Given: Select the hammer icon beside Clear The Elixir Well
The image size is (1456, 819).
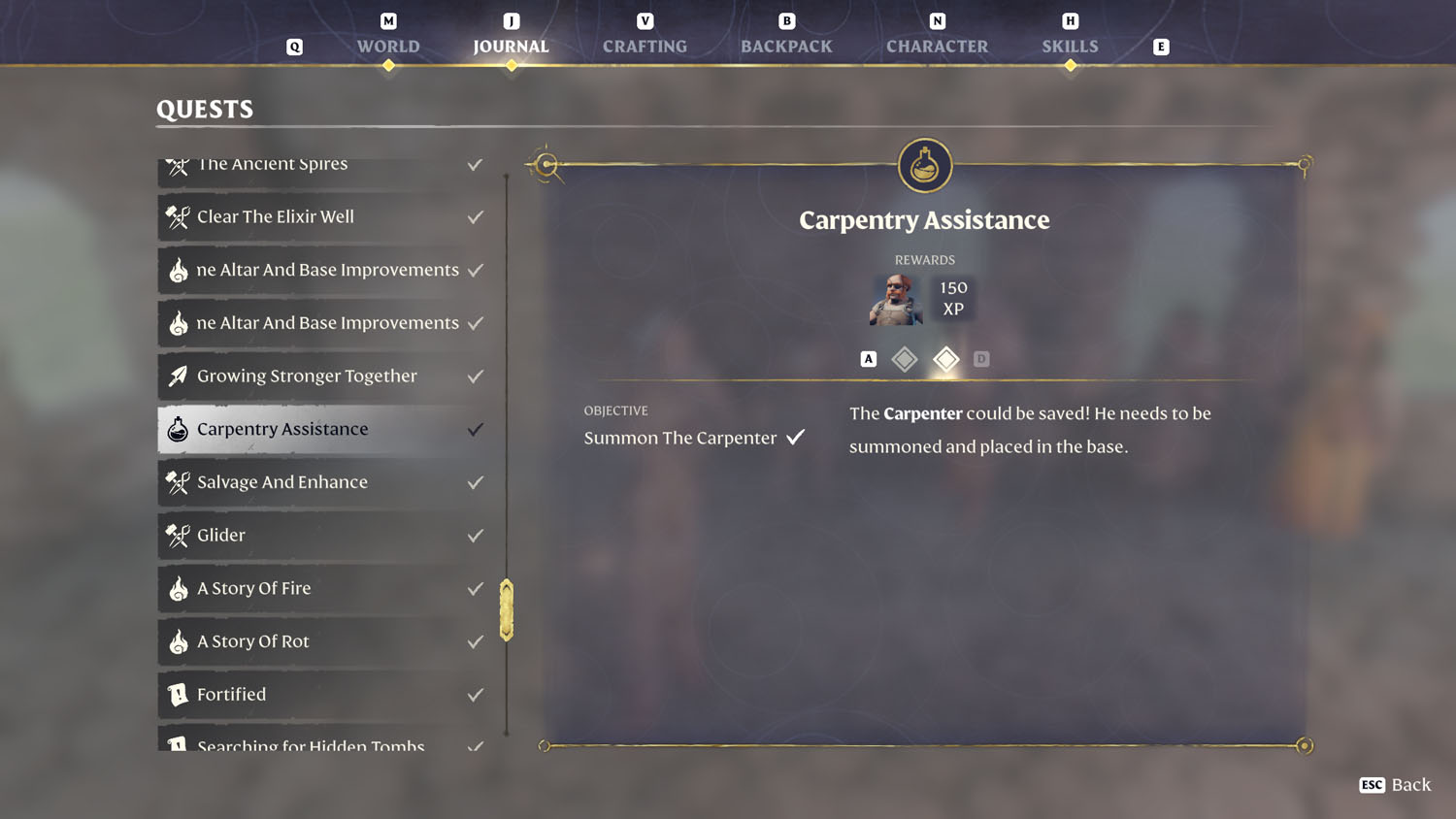Looking at the screenshot, I should click(179, 217).
